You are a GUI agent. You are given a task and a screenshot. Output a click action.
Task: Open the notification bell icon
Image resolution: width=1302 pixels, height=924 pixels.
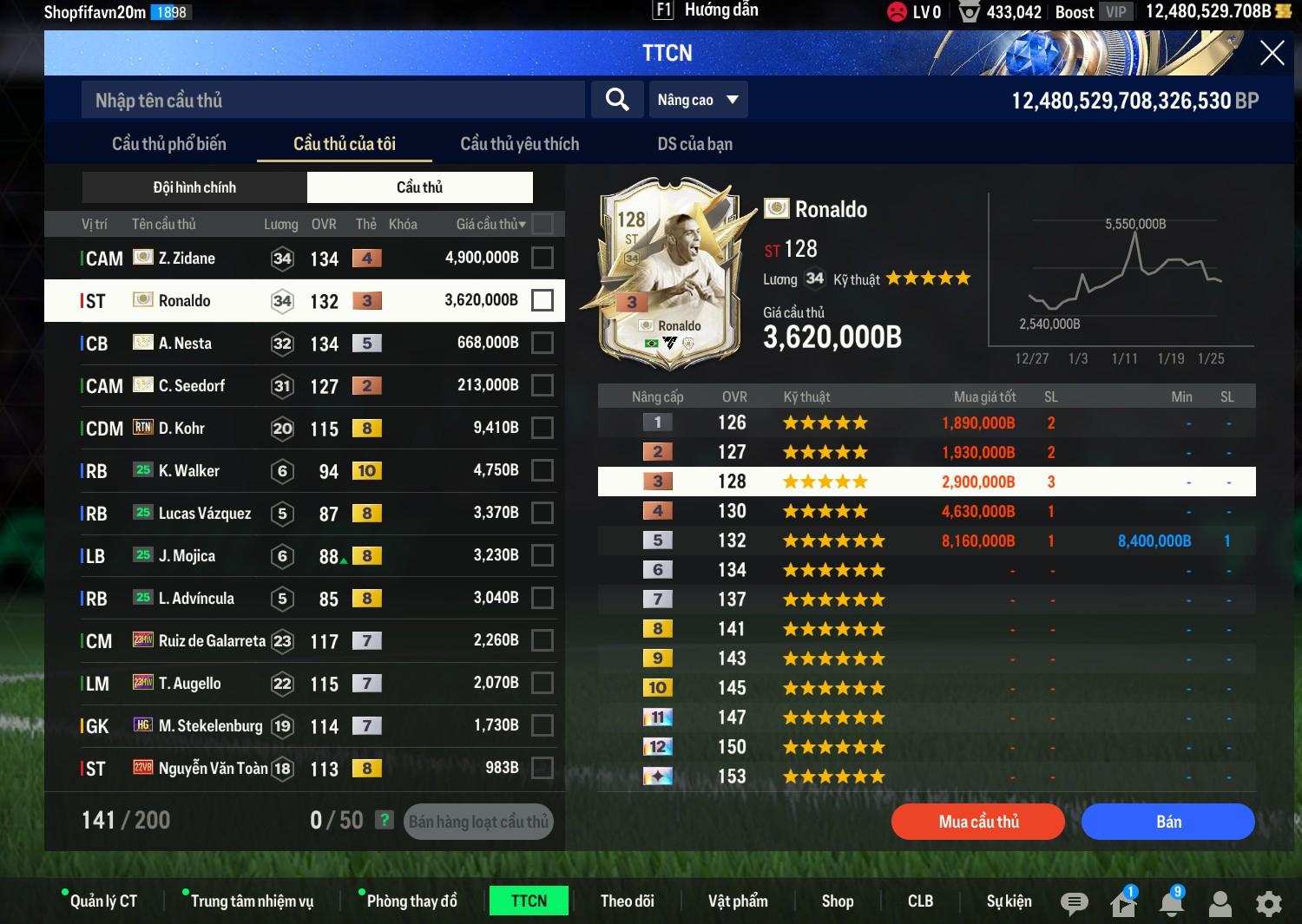1172,904
